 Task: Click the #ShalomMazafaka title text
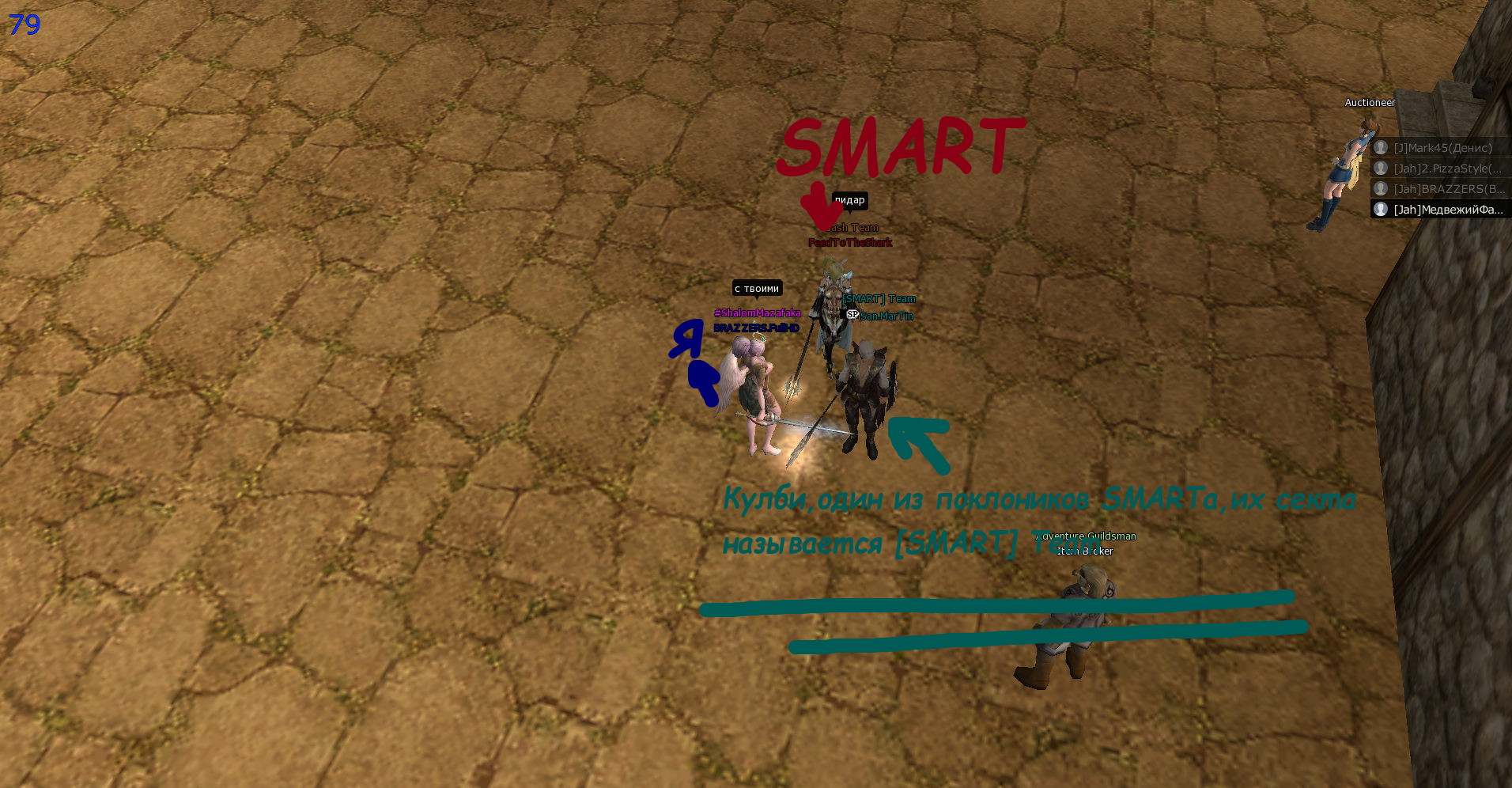click(758, 313)
